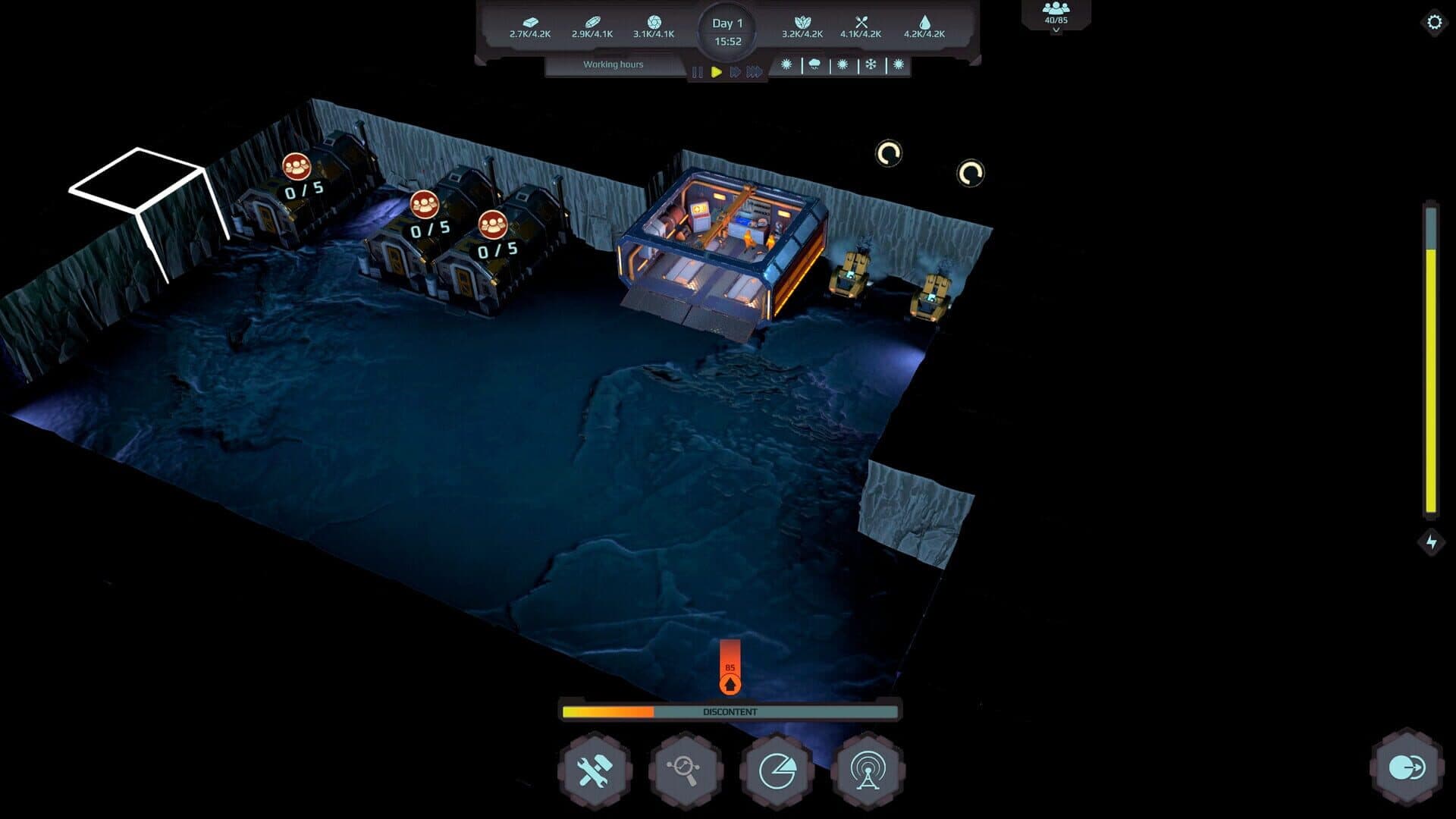
Task: Pause the game simulation
Action: point(697,71)
